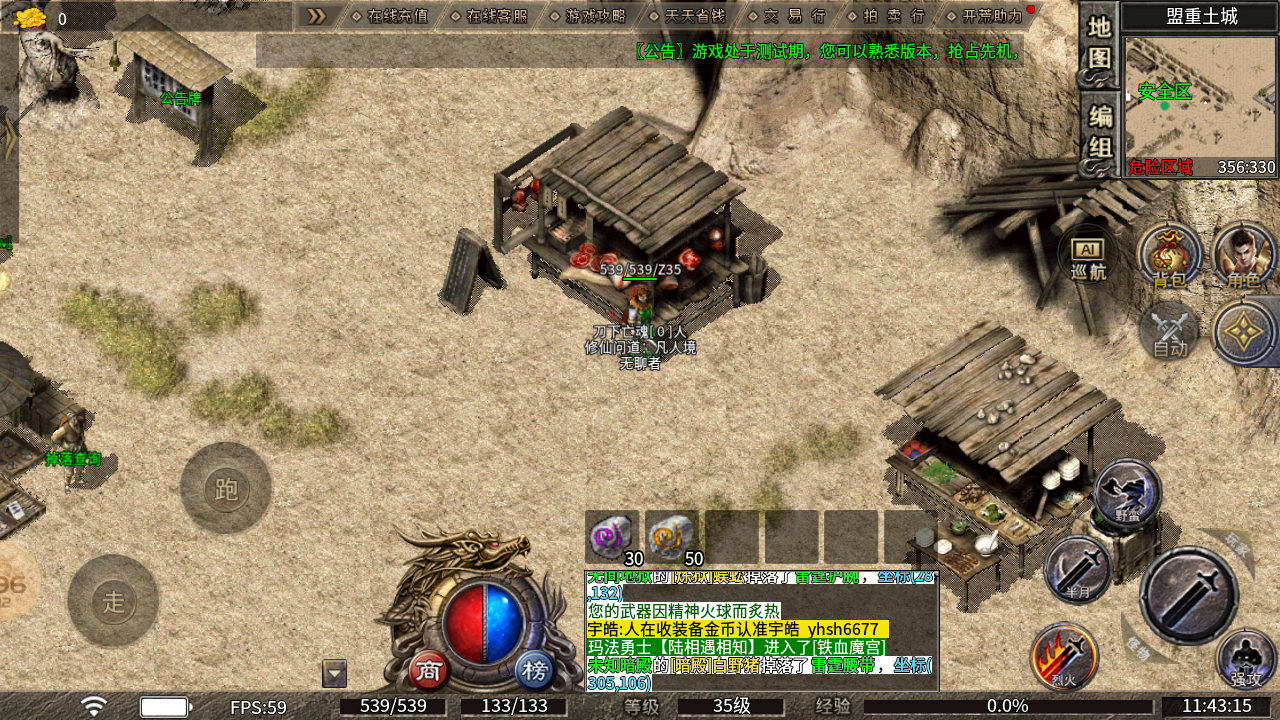Activate the 烈火 flaming sword skill
Screen dimensions: 1280x720
1064,656
